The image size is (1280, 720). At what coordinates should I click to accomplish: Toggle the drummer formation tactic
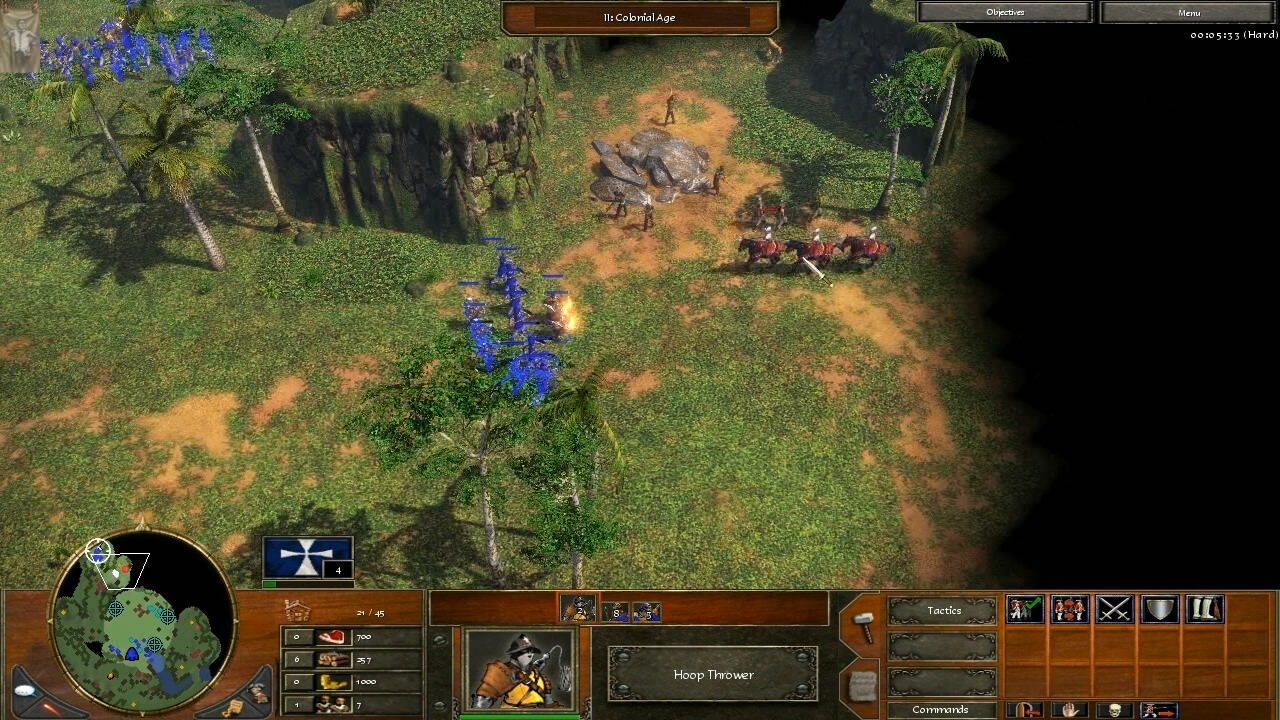point(1068,610)
